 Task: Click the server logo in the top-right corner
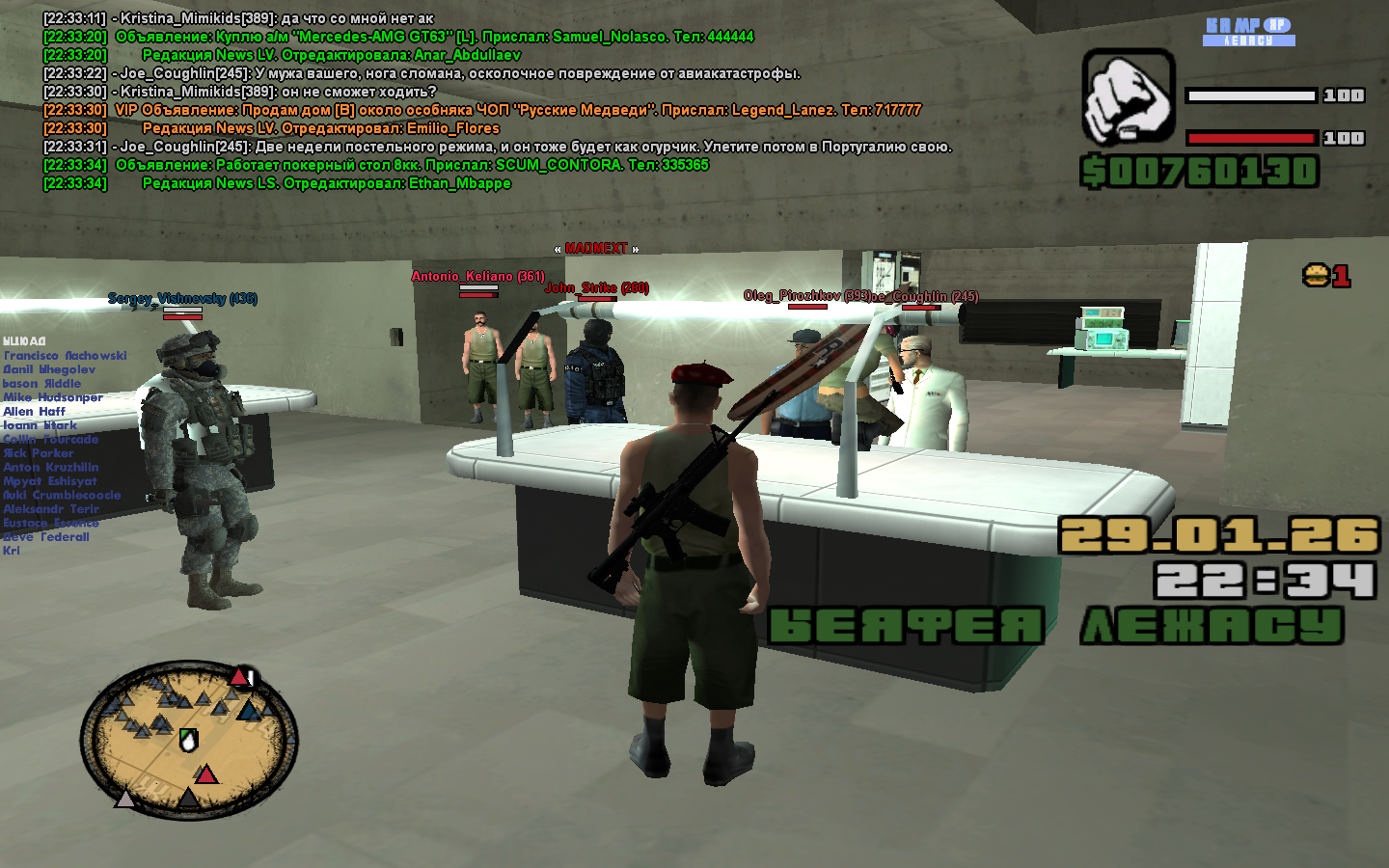click(x=1249, y=32)
